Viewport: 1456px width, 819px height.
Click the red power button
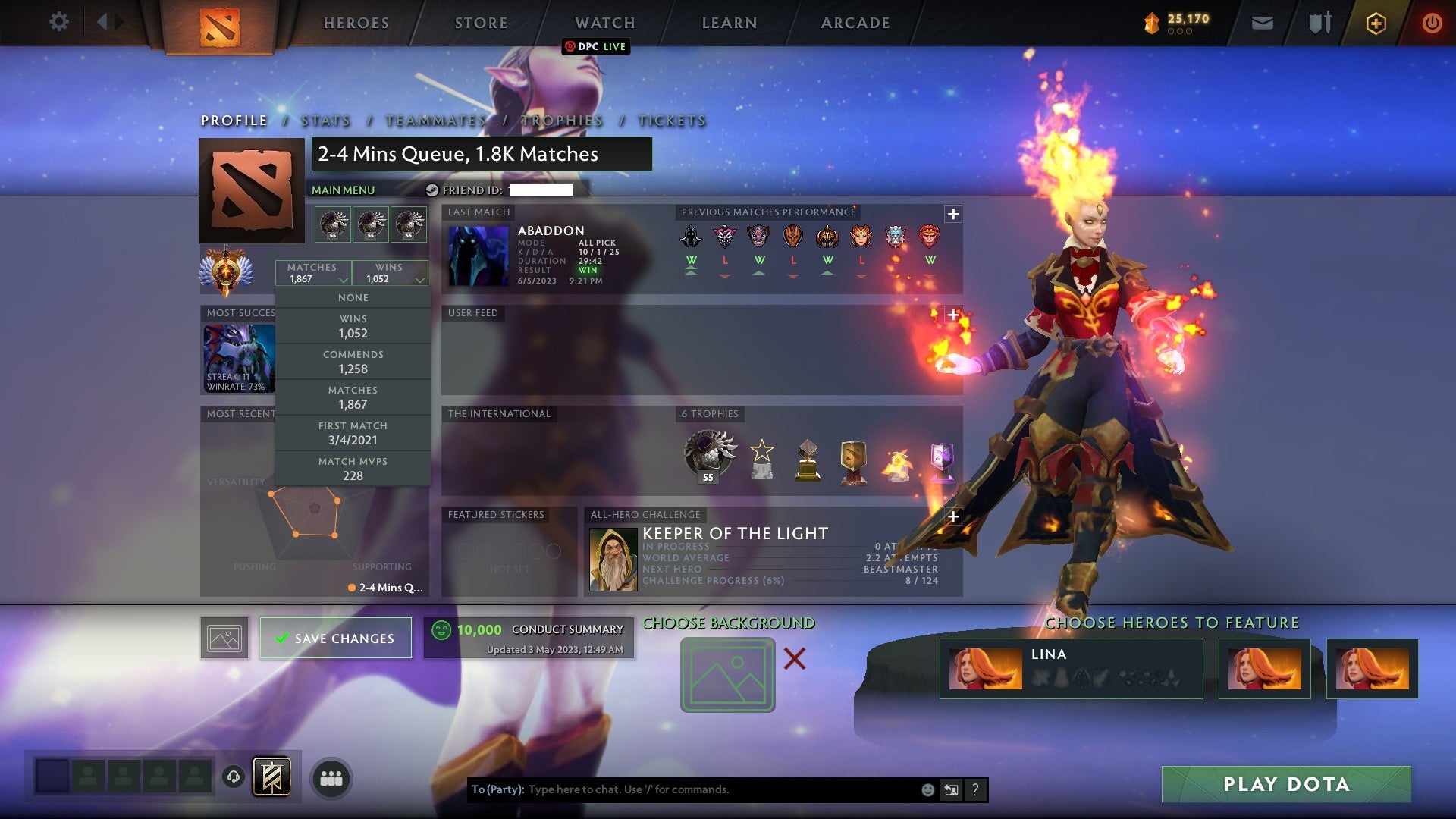pyautogui.click(x=1432, y=22)
